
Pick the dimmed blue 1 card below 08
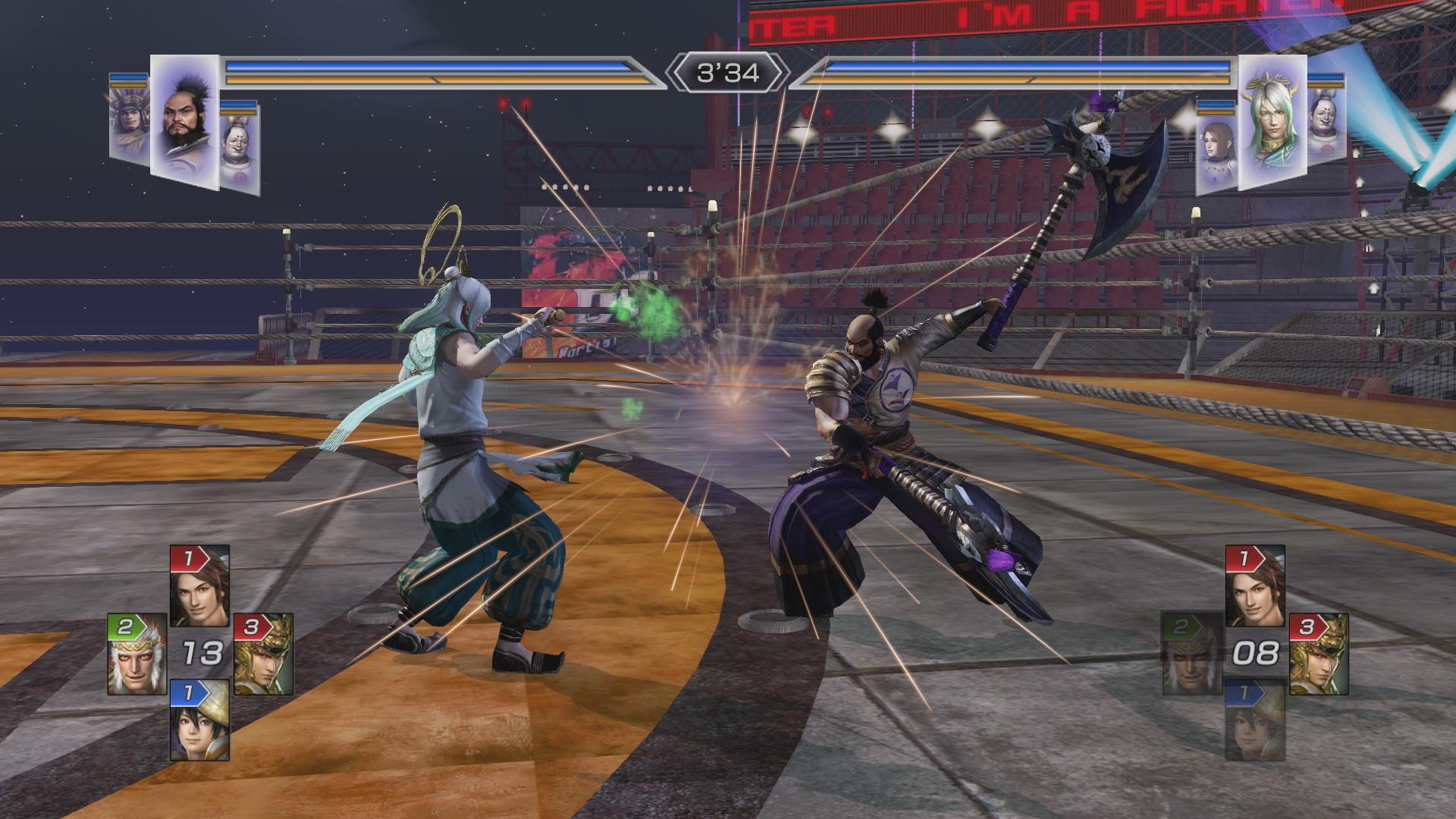click(x=1255, y=720)
